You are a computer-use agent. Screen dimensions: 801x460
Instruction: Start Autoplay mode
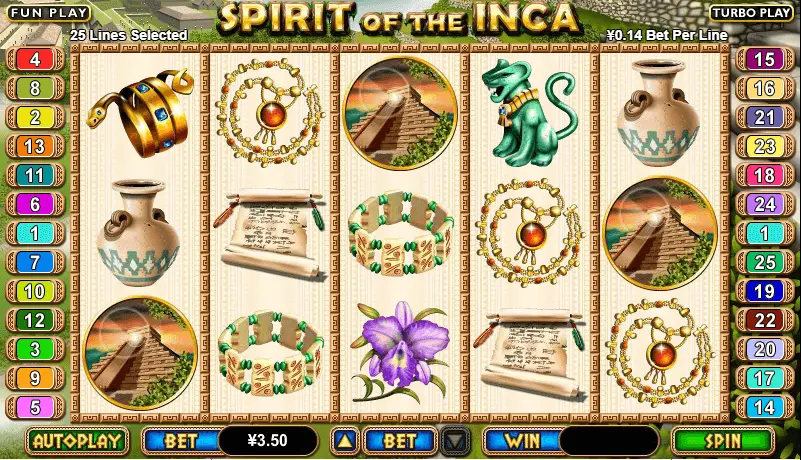point(78,440)
